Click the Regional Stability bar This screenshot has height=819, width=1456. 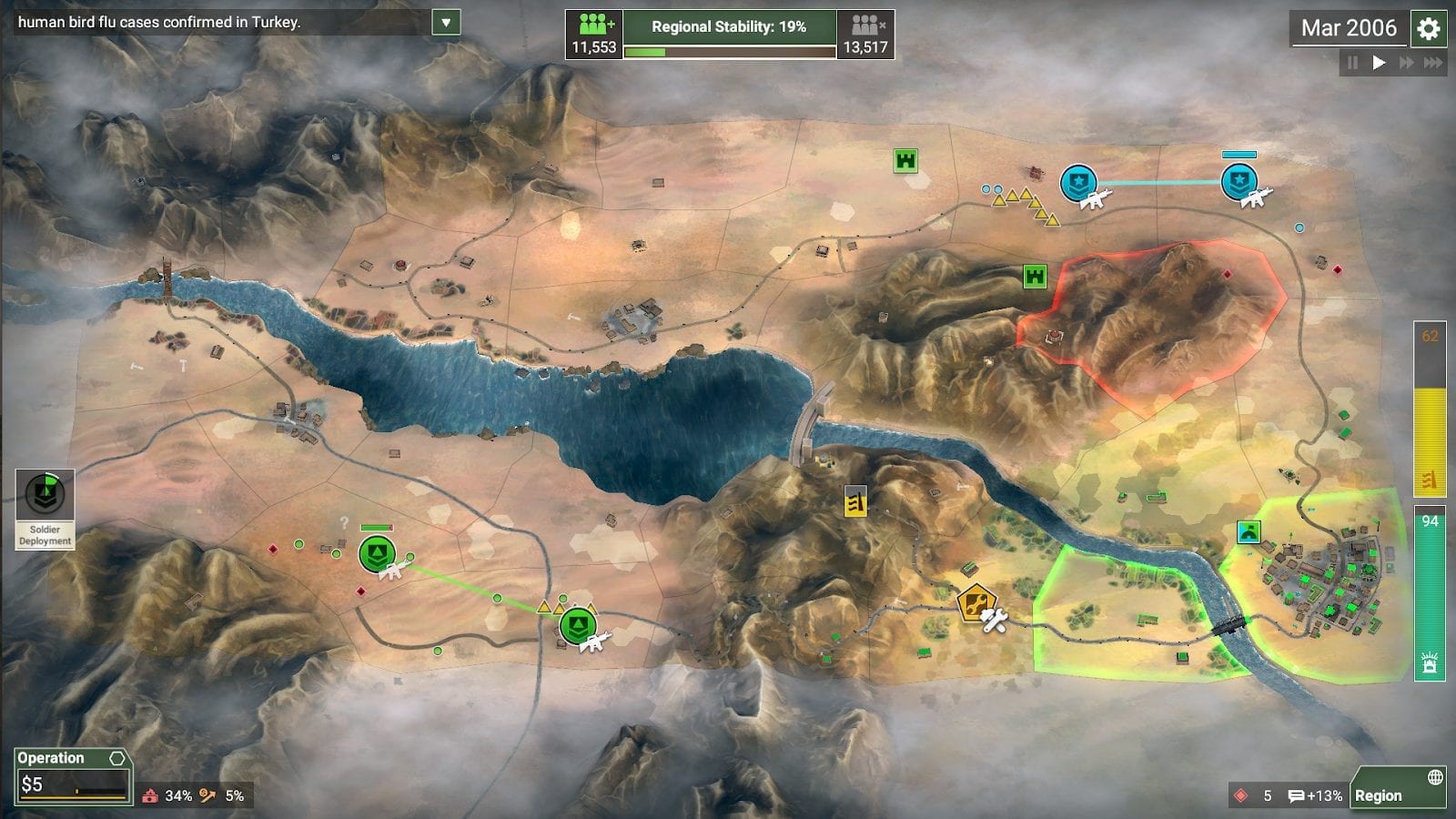point(729,35)
